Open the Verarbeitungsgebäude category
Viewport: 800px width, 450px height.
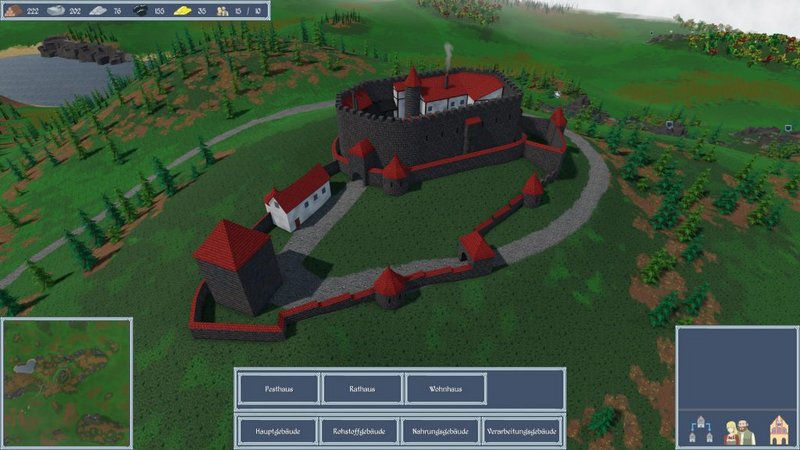522,431
